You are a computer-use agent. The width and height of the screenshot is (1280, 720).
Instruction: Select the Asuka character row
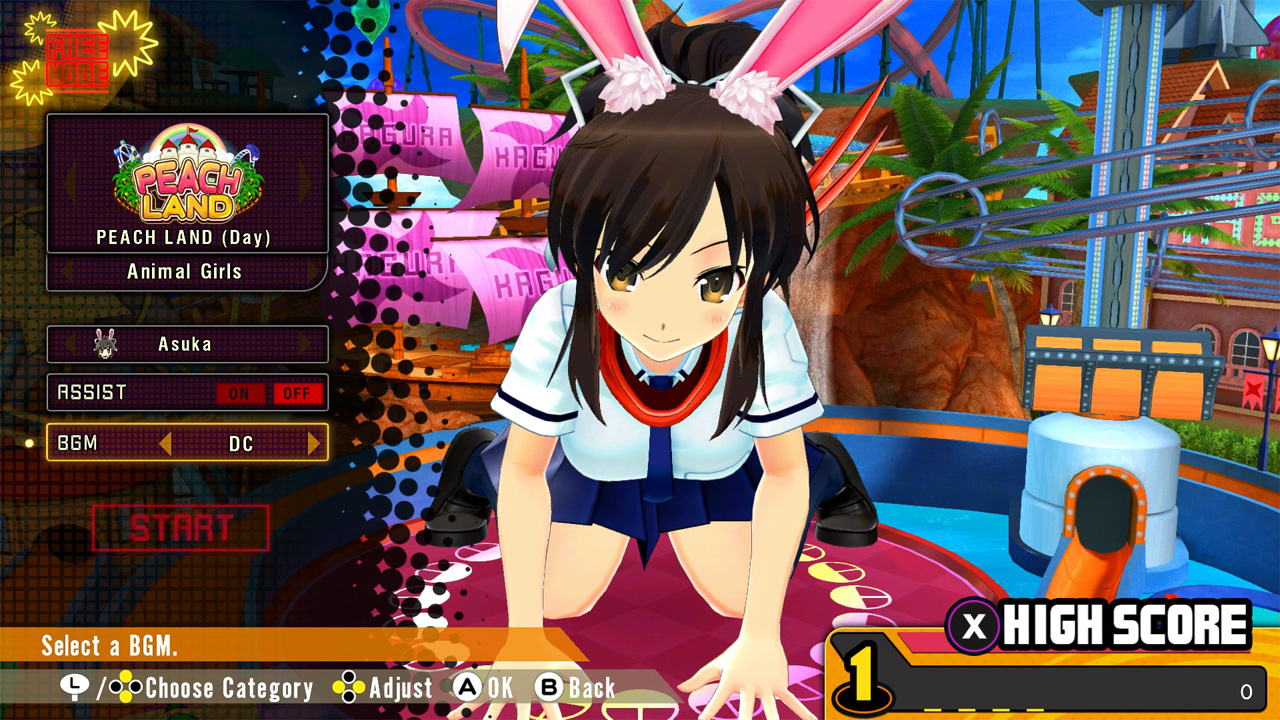(x=186, y=343)
